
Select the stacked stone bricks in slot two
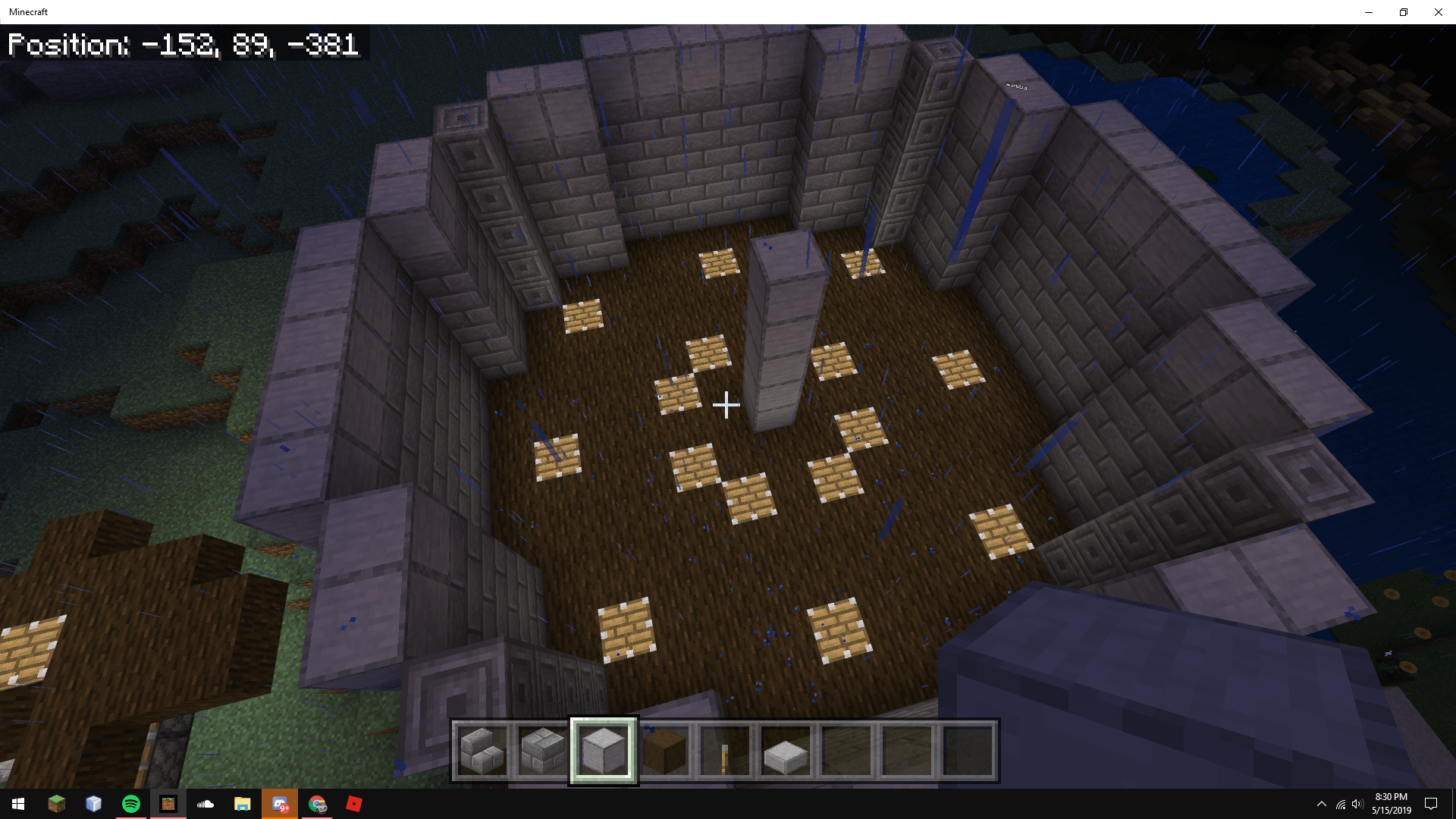click(543, 751)
